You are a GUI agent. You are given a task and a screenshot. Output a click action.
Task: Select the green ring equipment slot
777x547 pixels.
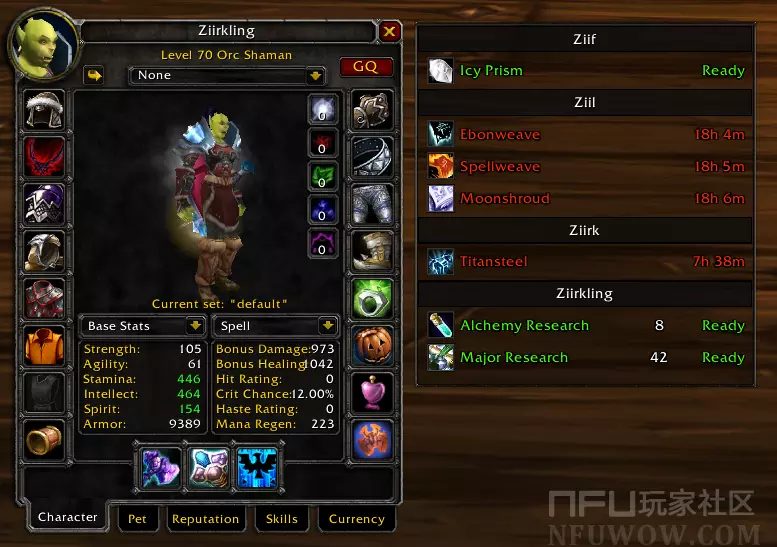pyautogui.click(x=372, y=298)
